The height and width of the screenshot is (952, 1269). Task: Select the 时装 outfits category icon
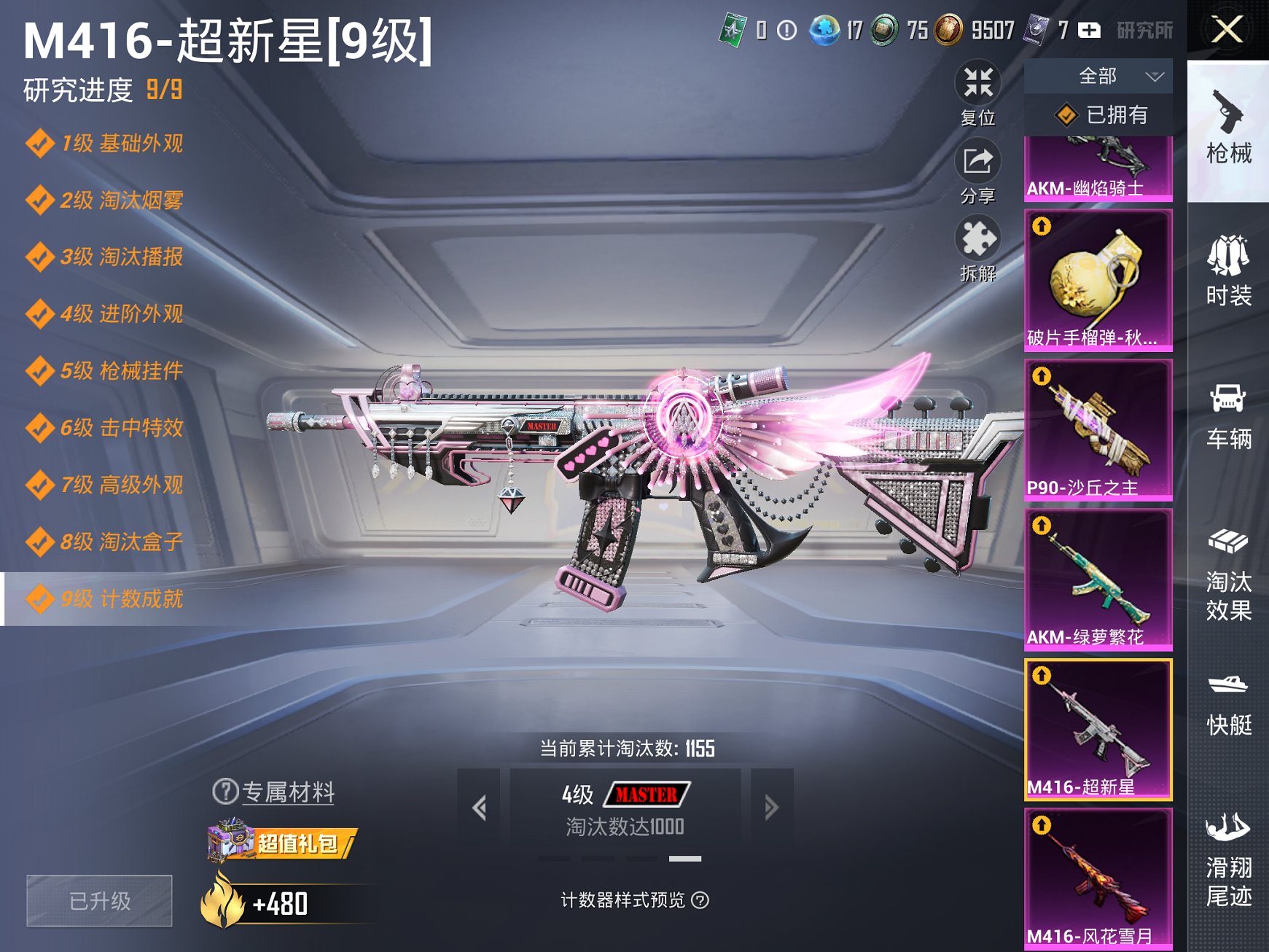pyautogui.click(x=1230, y=273)
